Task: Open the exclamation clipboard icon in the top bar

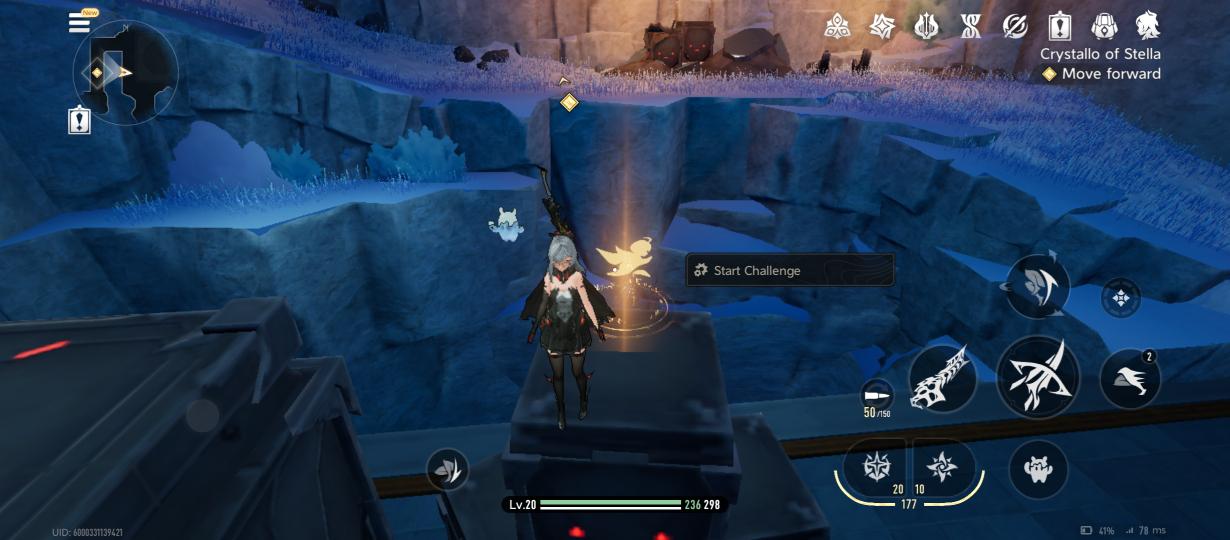Action: pos(1059,27)
